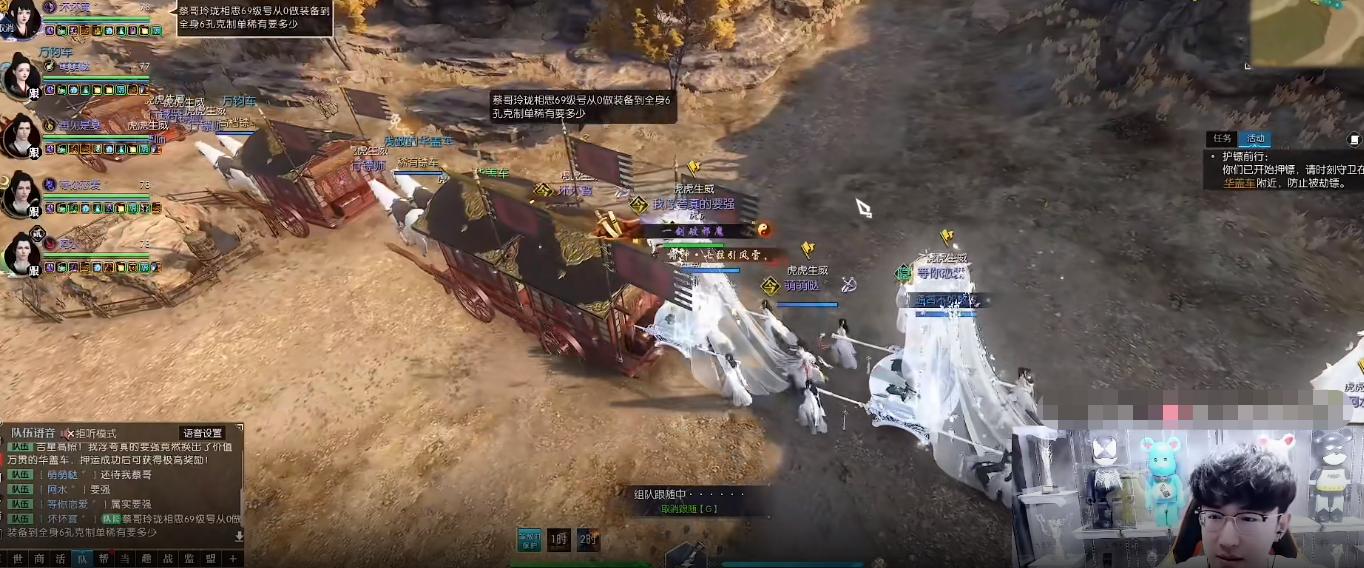Open the minimap

click(x=1308, y=32)
